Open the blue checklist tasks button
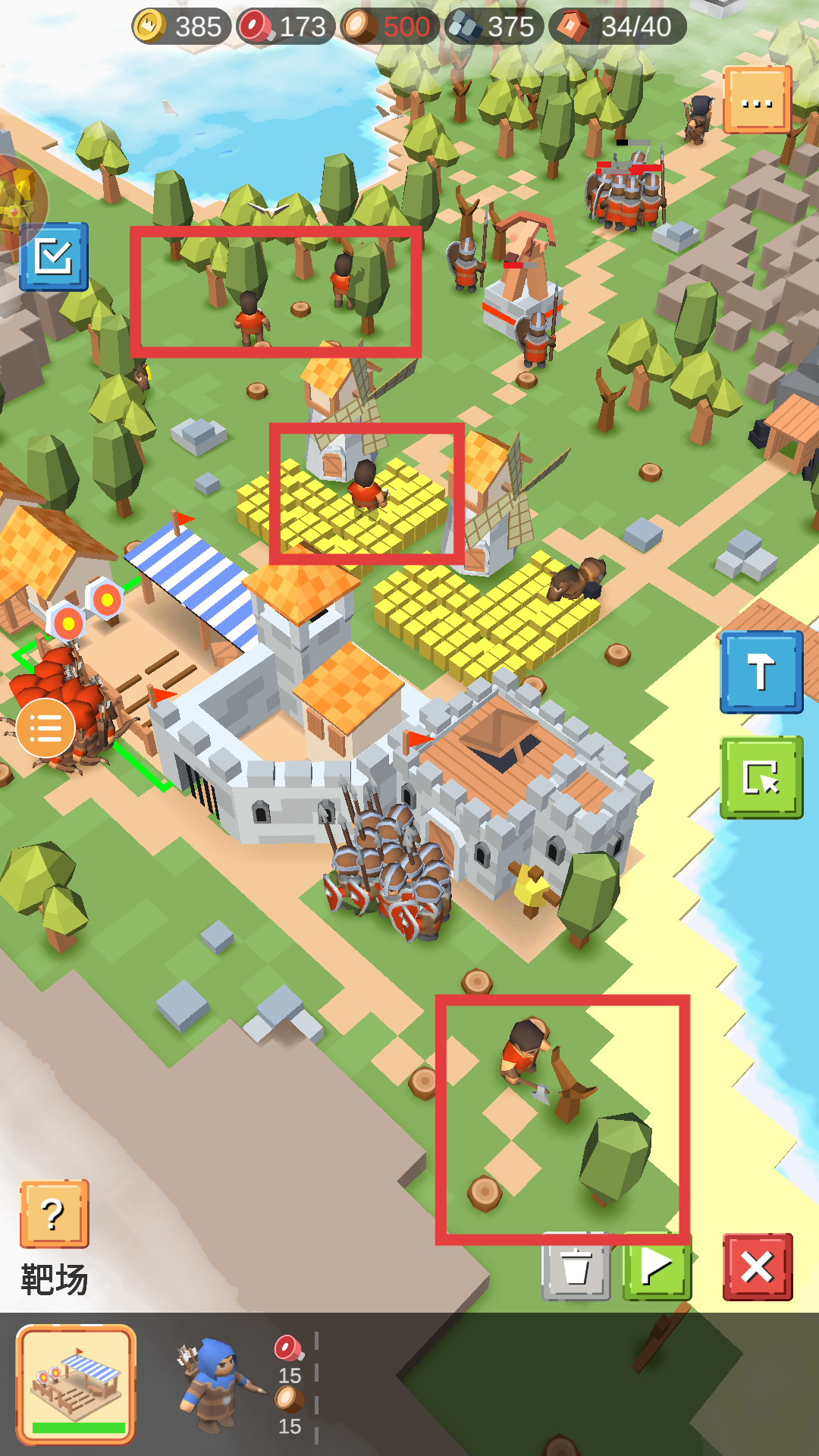This screenshot has height=1456, width=819. [x=54, y=257]
